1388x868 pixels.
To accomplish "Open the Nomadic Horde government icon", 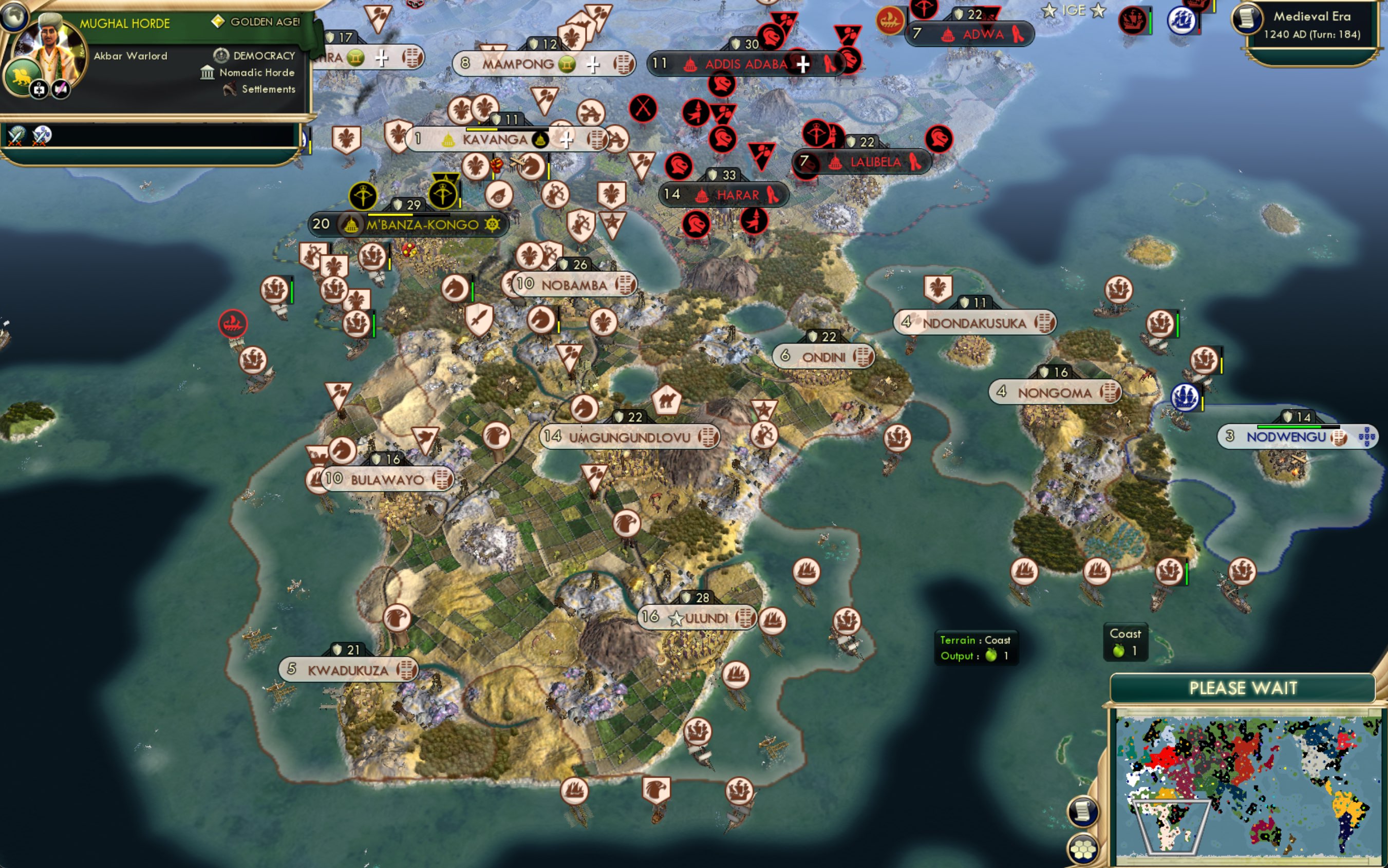I will [x=208, y=72].
